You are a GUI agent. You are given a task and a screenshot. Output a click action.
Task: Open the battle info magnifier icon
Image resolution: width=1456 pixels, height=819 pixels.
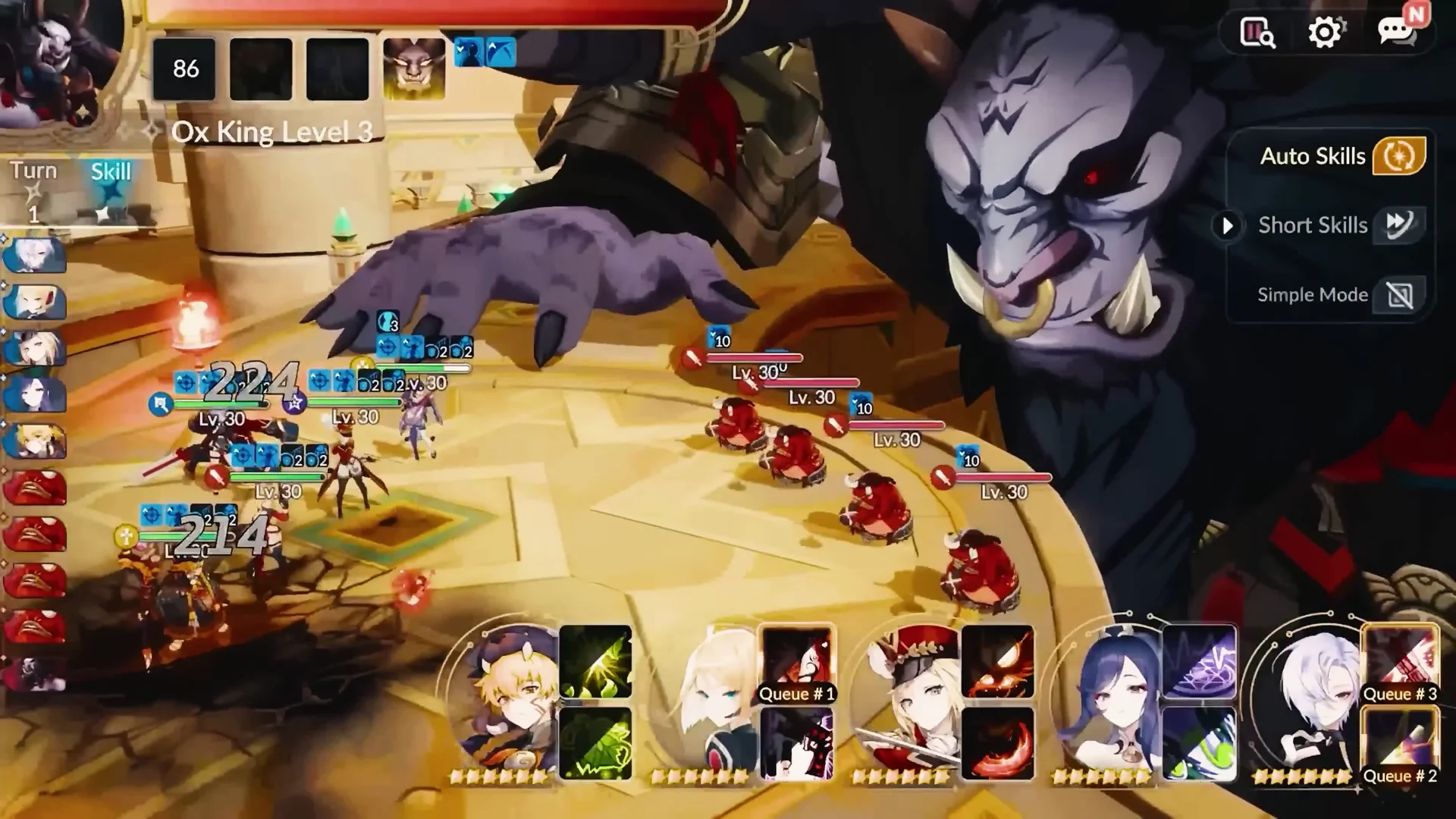(x=1257, y=33)
